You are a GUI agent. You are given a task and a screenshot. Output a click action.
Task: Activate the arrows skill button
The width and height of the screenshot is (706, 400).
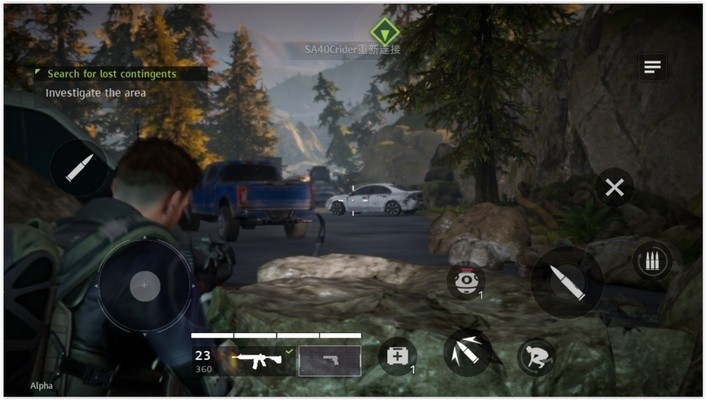[467, 352]
